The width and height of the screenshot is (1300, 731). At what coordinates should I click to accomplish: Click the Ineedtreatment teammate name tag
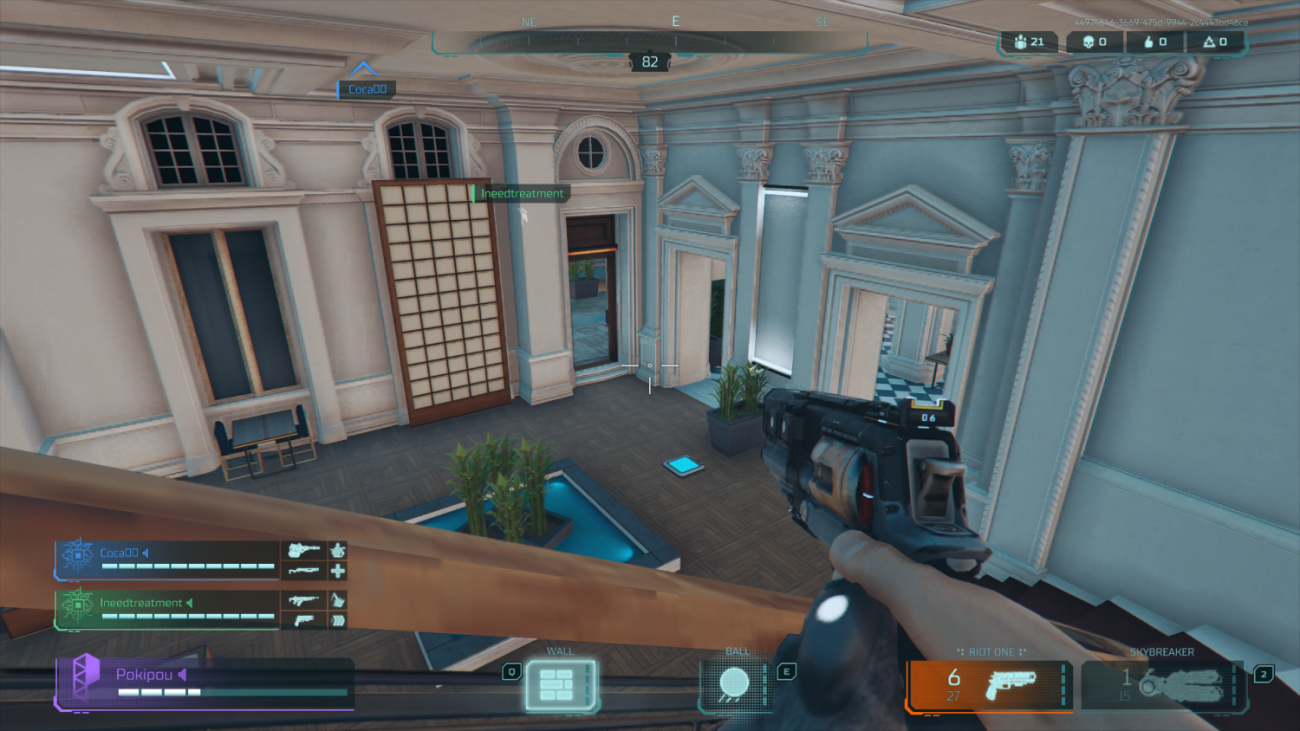tap(521, 193)
